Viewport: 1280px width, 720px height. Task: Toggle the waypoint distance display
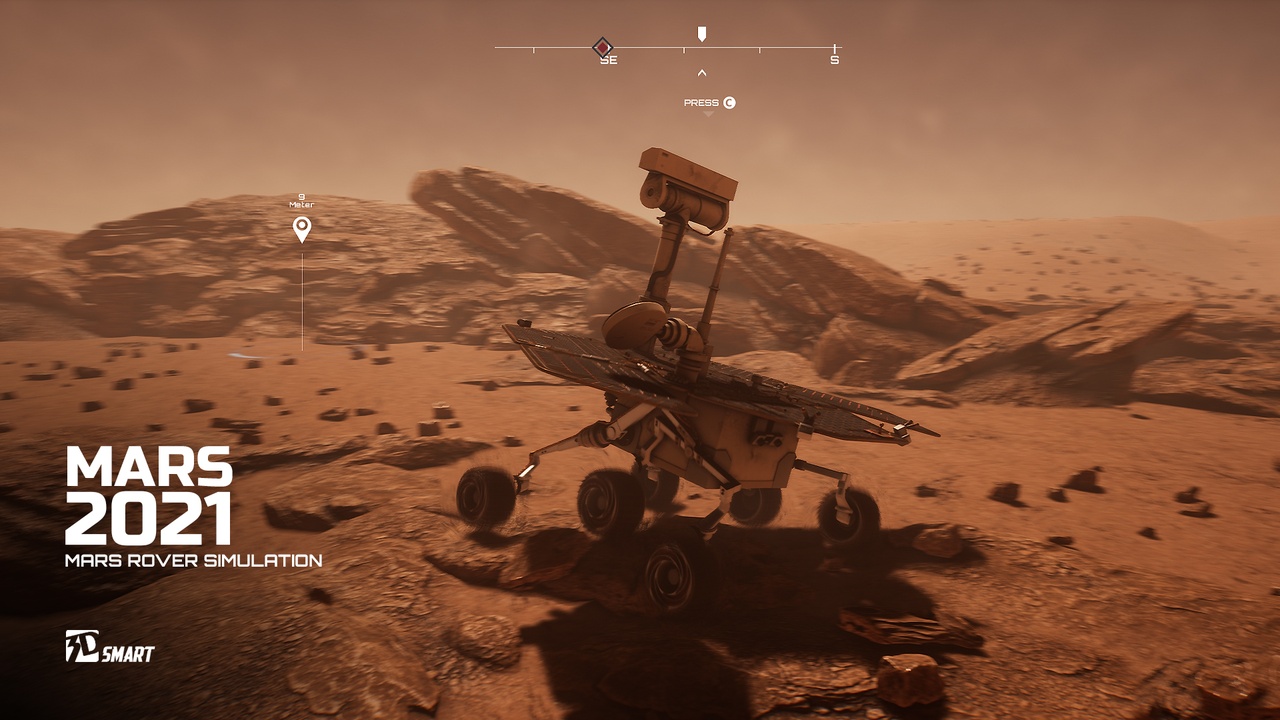(x=300, y=200)
